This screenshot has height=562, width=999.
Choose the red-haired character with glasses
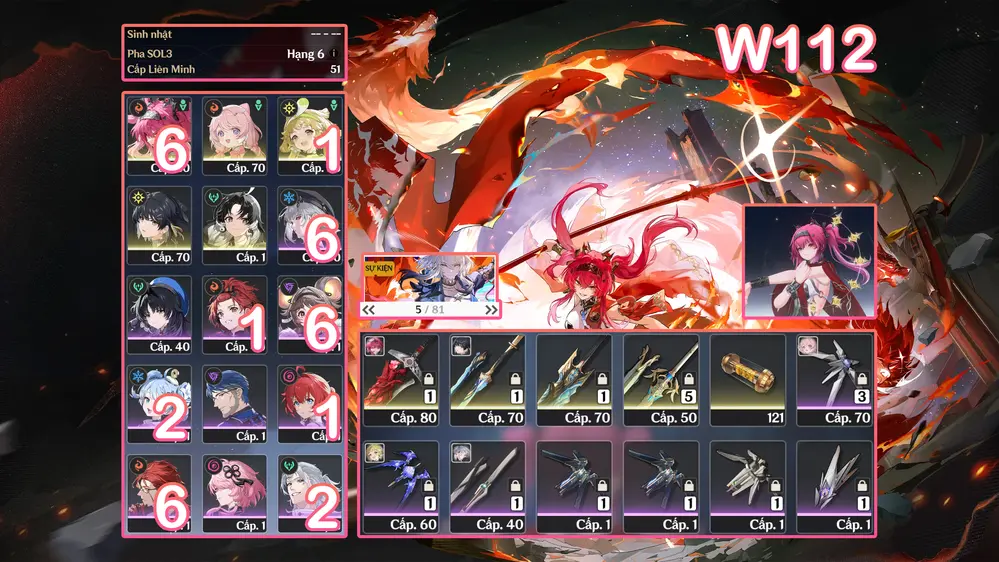click(x=162, y=491)
